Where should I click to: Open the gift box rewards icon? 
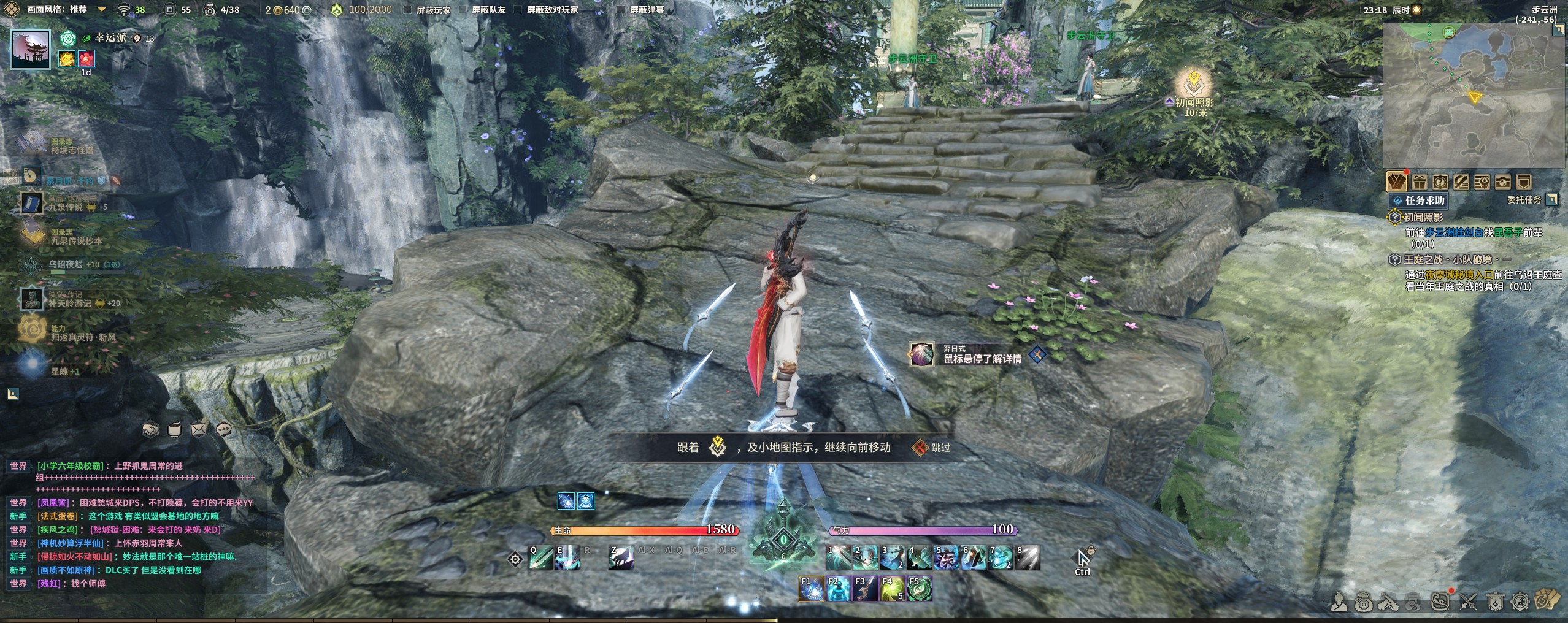1419,182
